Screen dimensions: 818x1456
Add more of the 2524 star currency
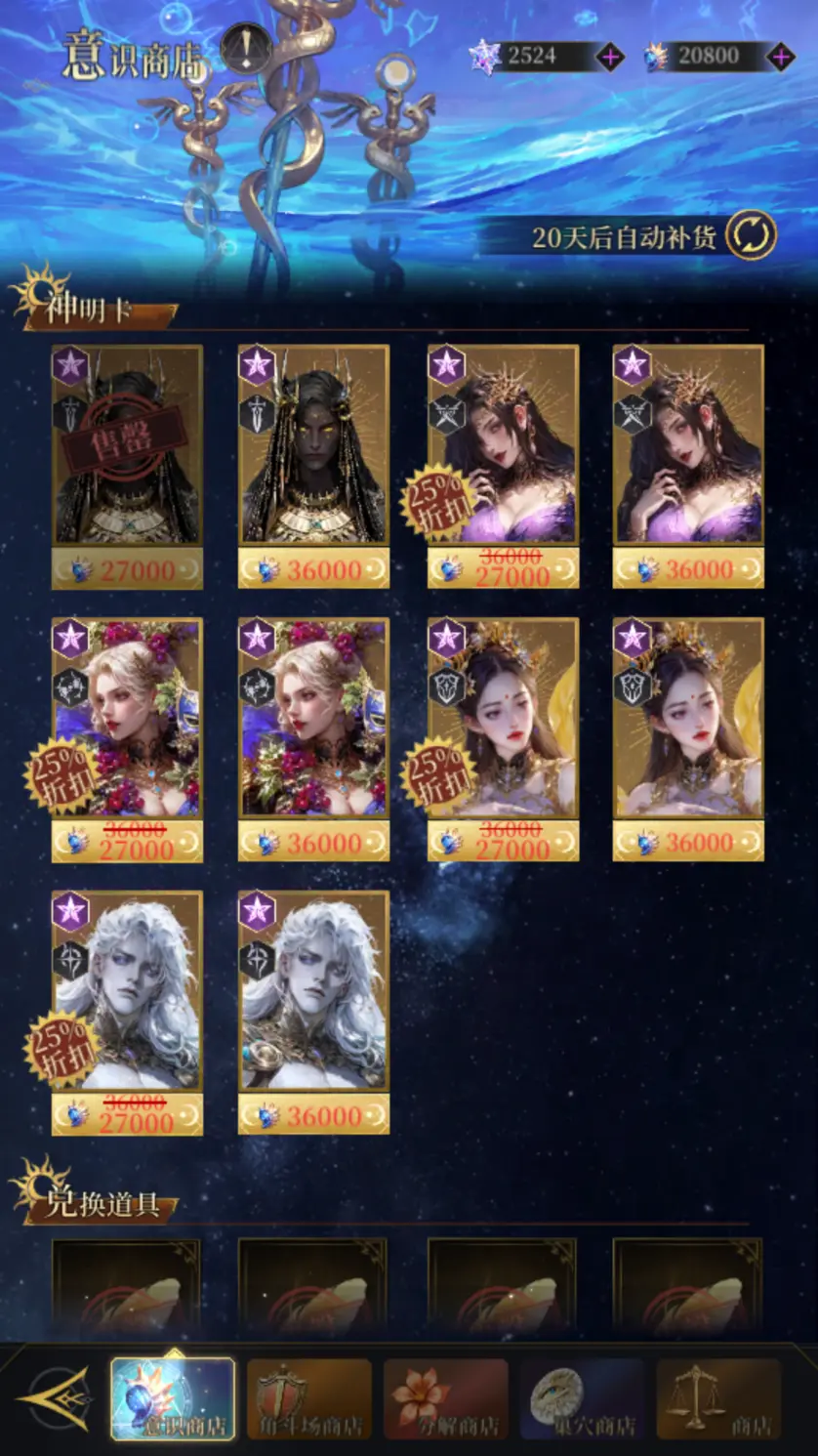[611, 57]
